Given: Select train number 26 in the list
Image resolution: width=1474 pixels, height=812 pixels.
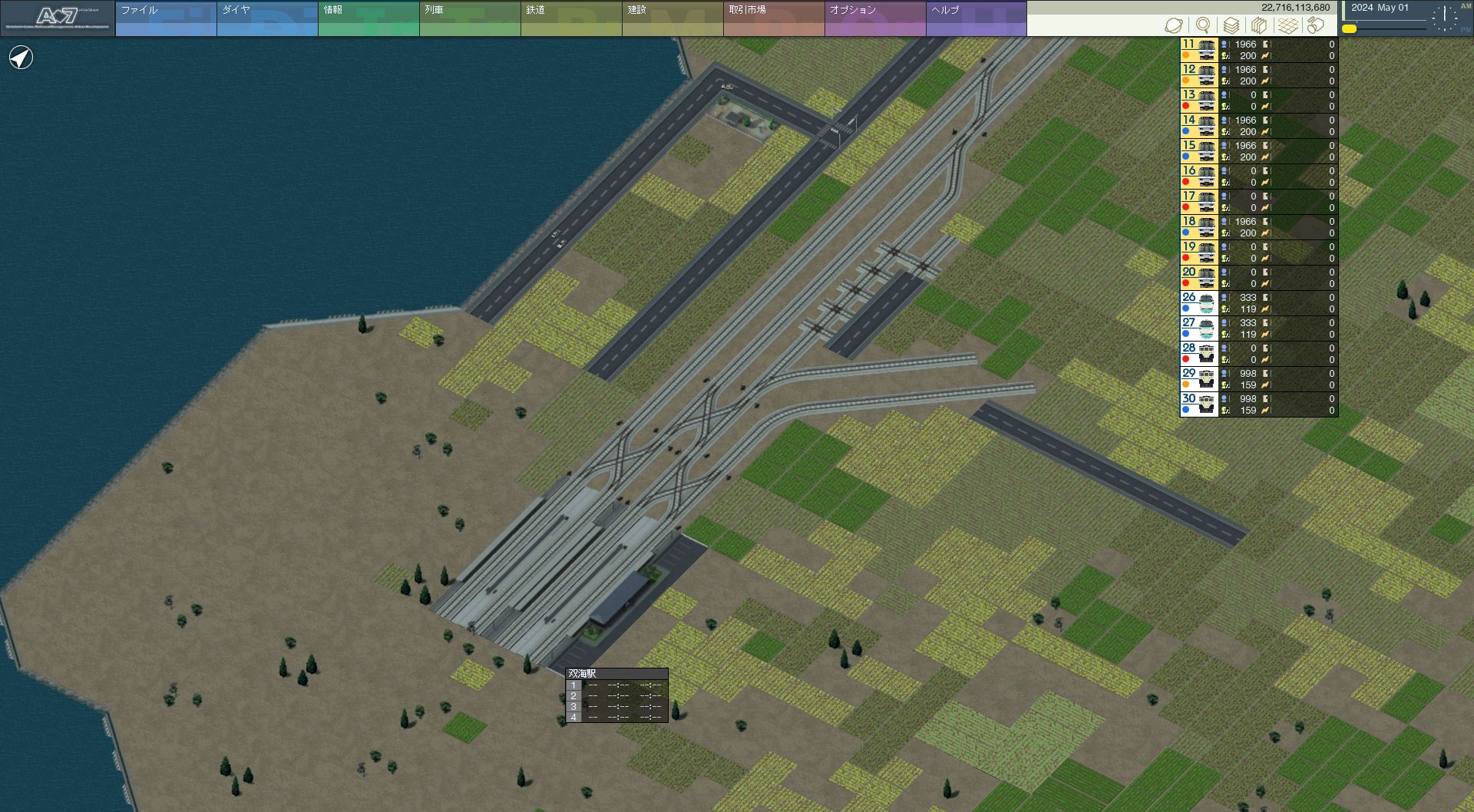Looking at the screenshot, I should 1199,303.
